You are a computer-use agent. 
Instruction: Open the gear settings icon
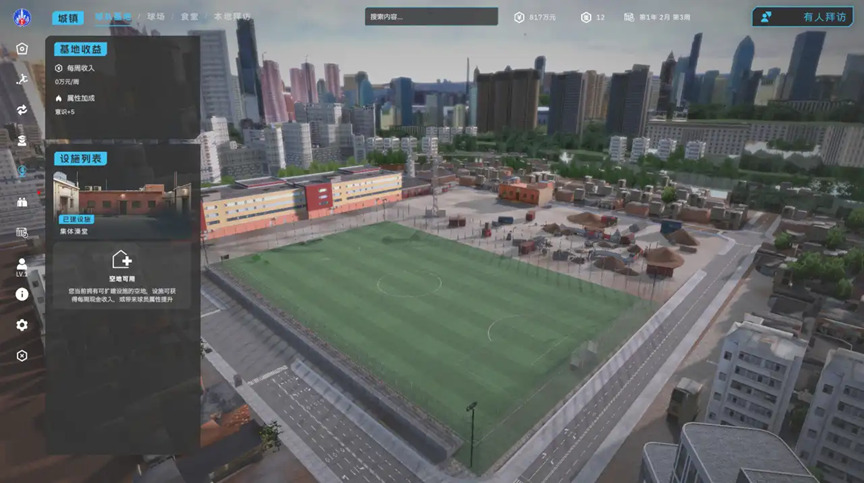[x=22, y=325]
